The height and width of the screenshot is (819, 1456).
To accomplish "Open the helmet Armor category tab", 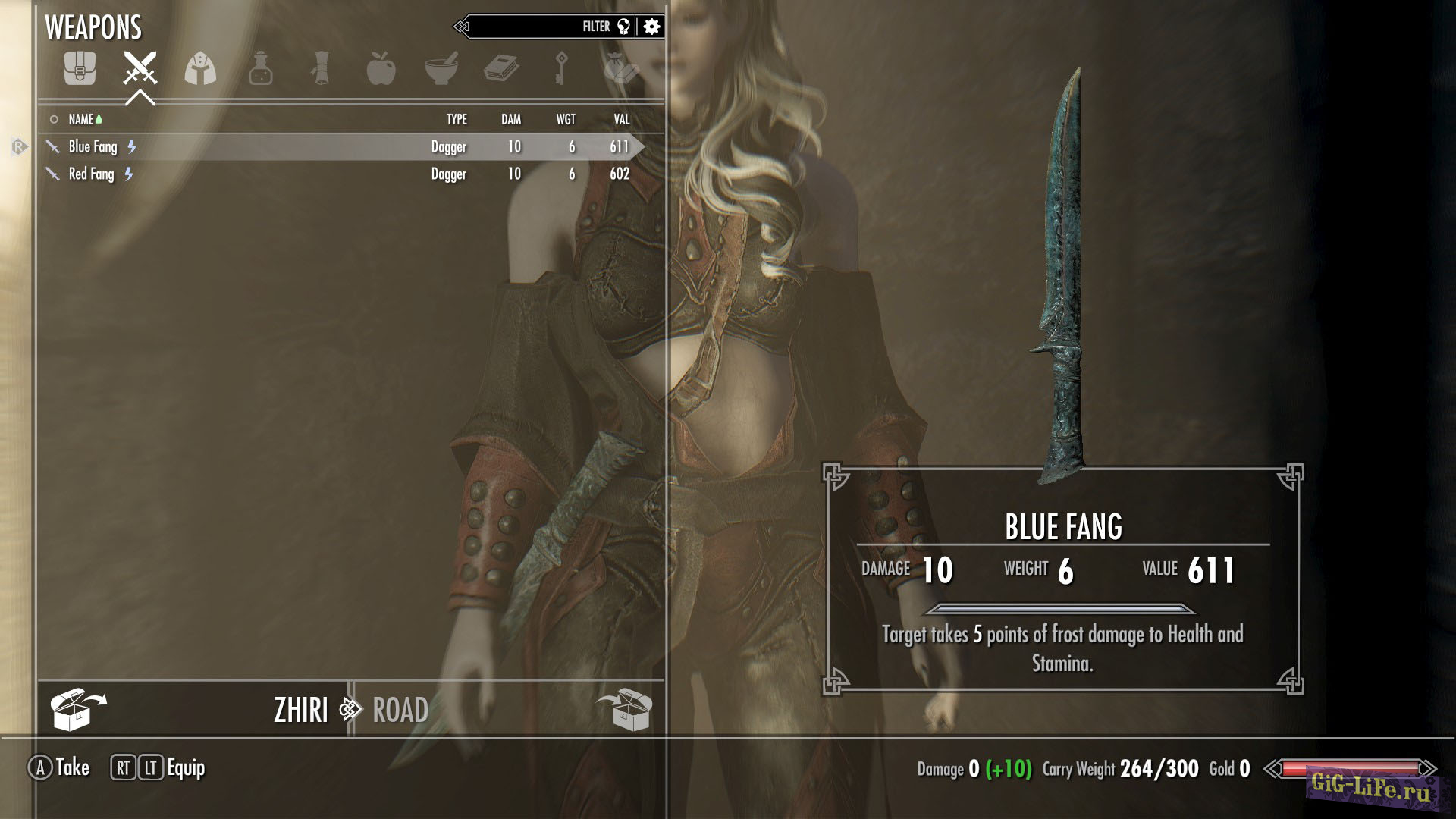I will pyautogui.click(x=200, y=69).
